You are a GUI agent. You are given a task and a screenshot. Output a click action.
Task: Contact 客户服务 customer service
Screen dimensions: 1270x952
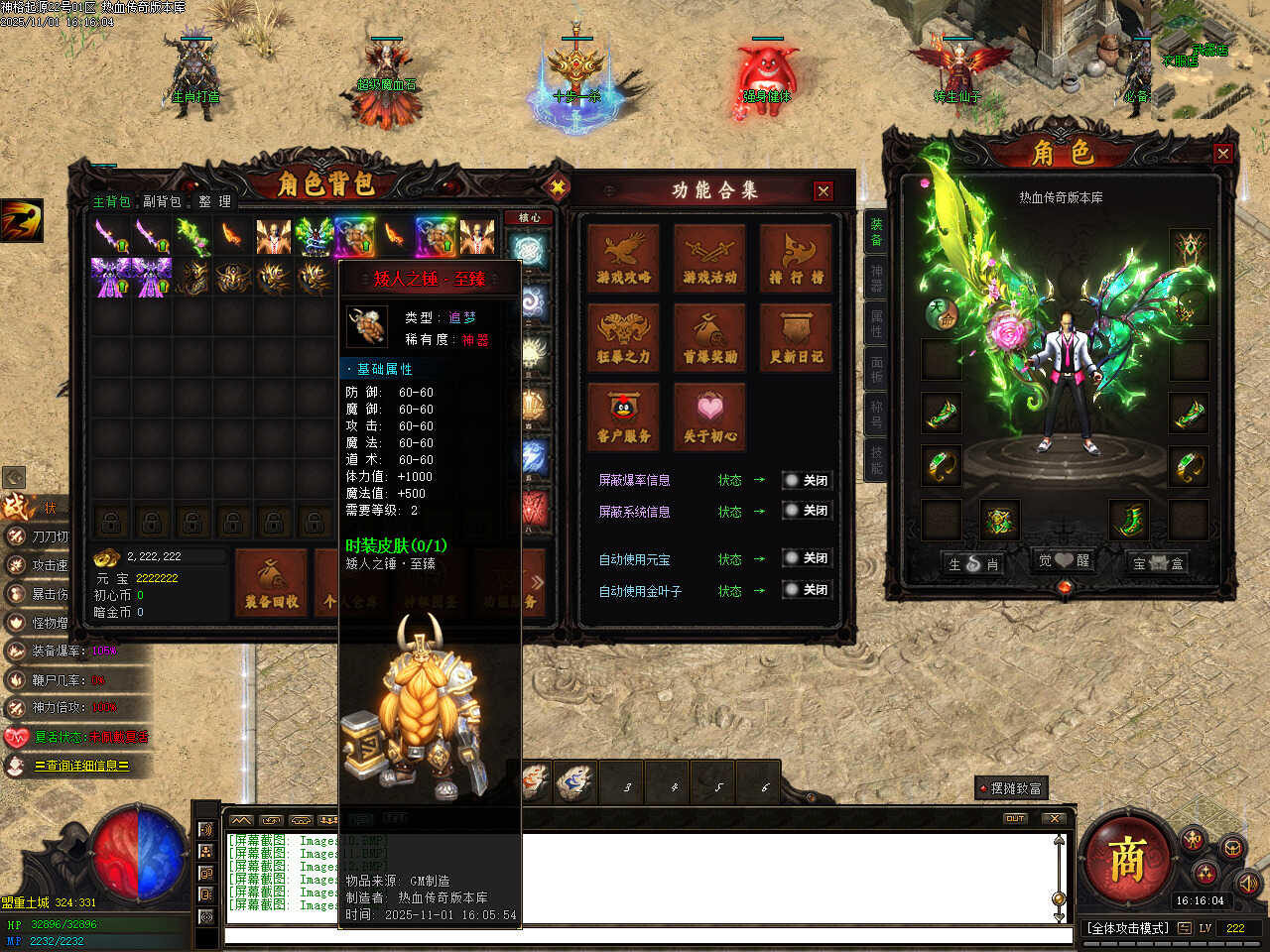624,416
